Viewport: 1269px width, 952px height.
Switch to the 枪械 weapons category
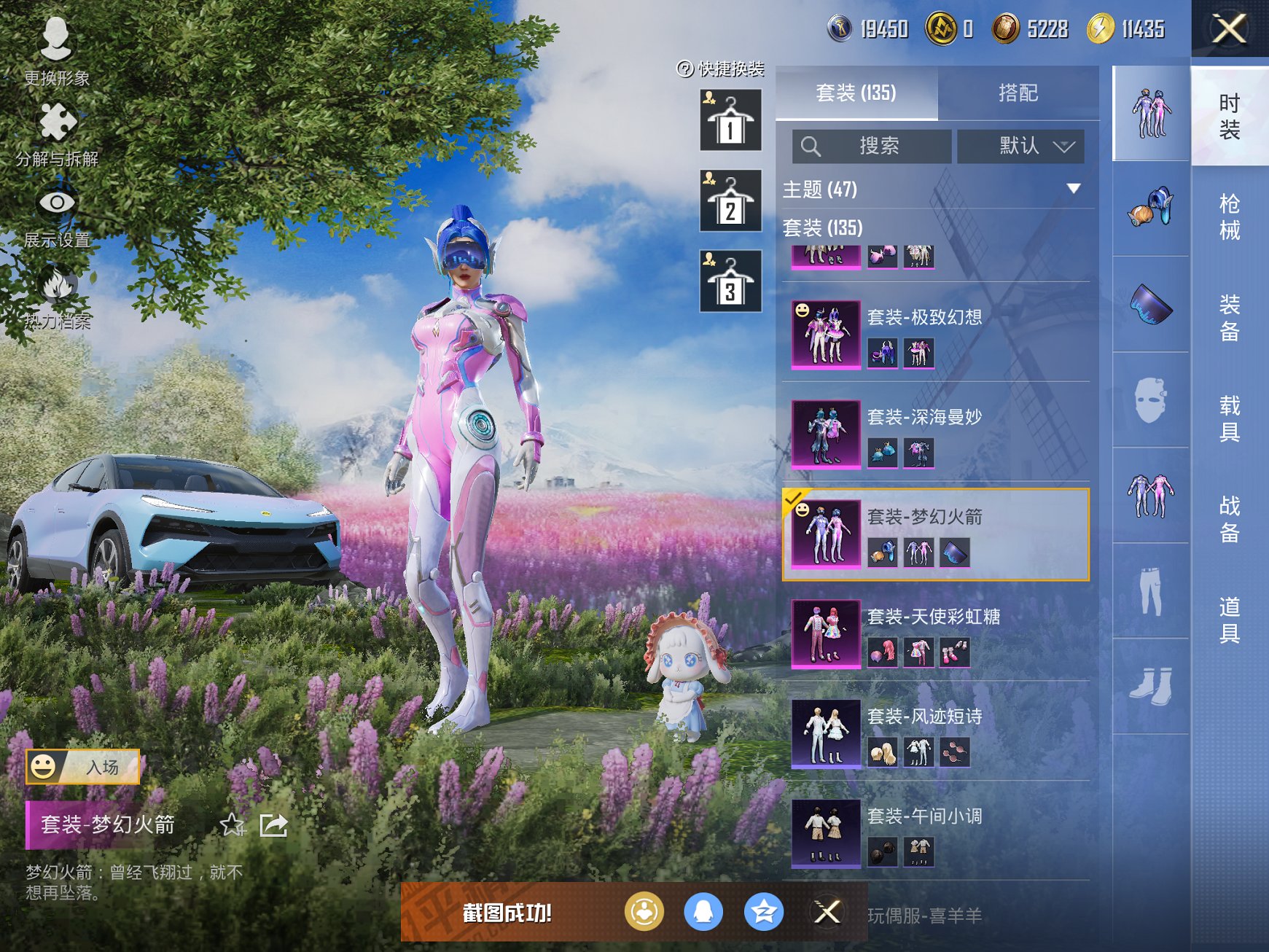(x=1230, y=216)
